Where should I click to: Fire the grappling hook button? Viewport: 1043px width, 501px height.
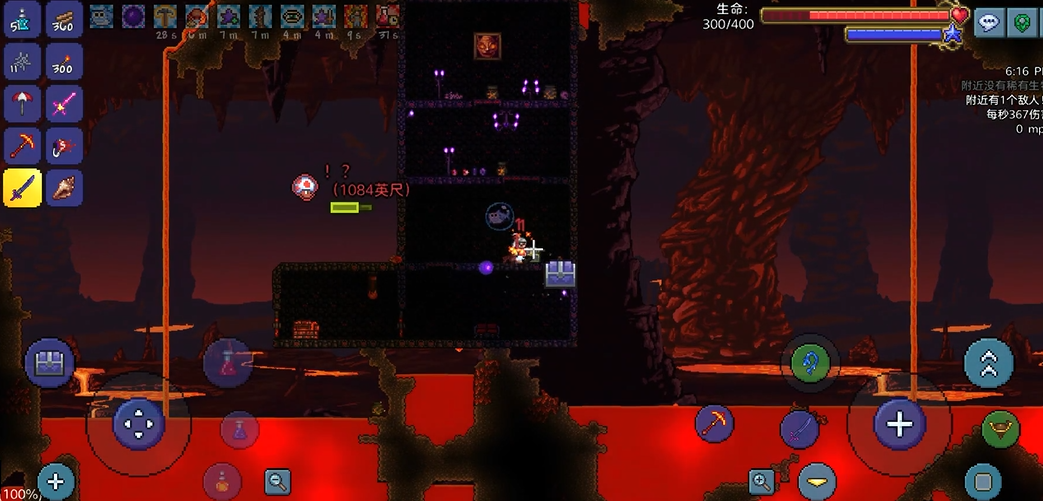(x=810, y=362)
